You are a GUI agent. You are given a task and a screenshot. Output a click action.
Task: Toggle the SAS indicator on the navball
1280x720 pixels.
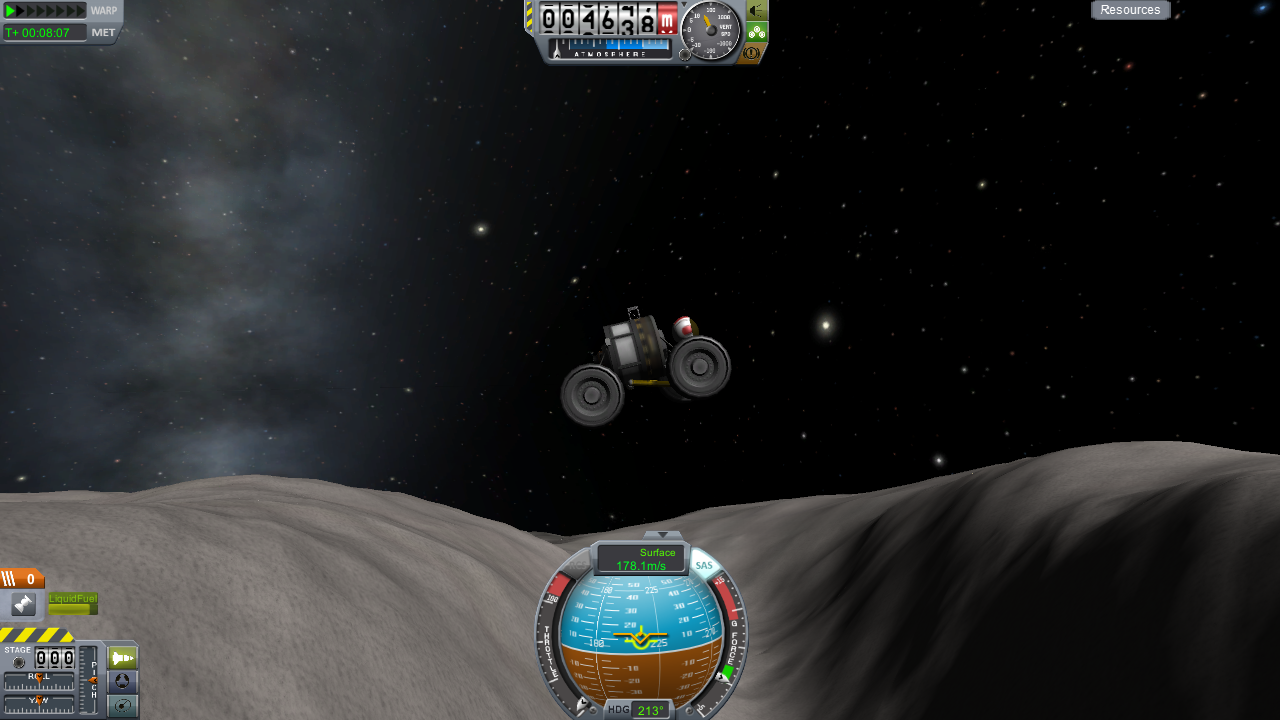pos(705,566)
